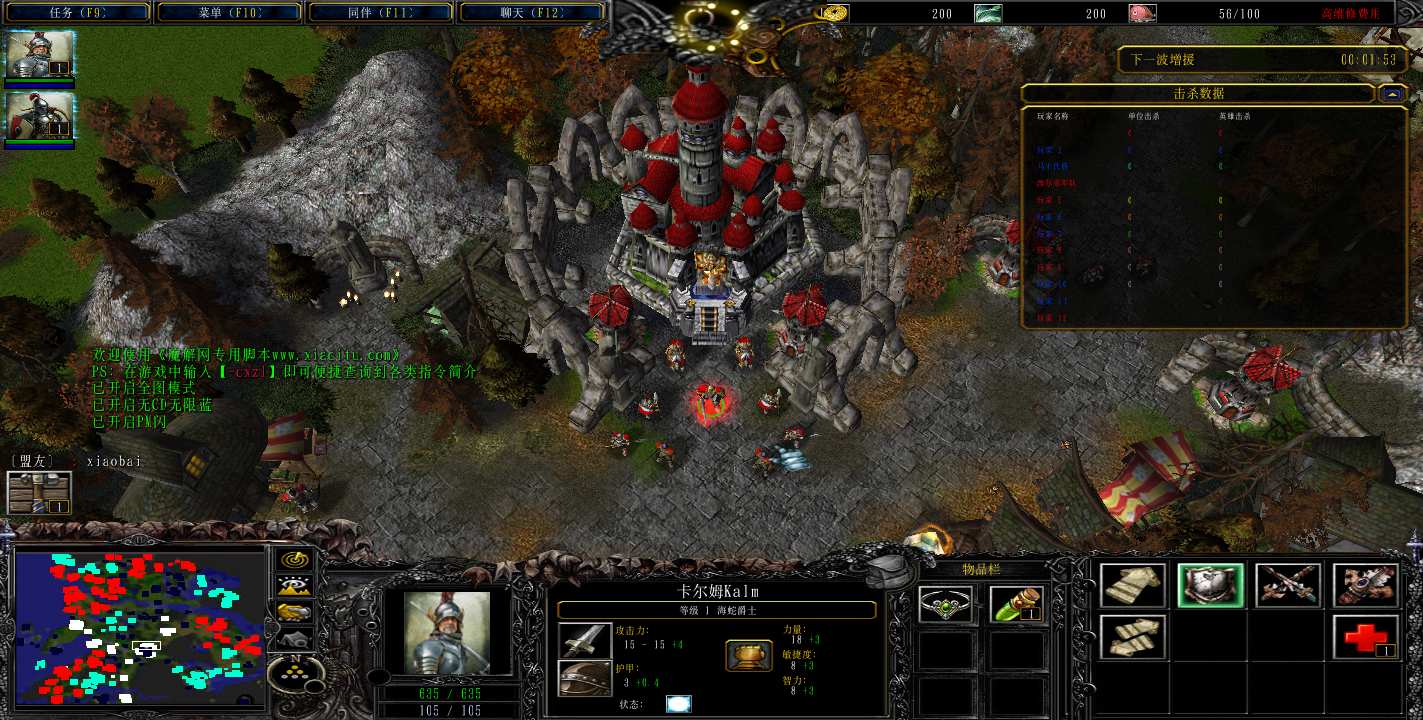The width and height of the screenshot is (1423, 720).
Task: Activate the minimap signal ping button
Action: 294,561
